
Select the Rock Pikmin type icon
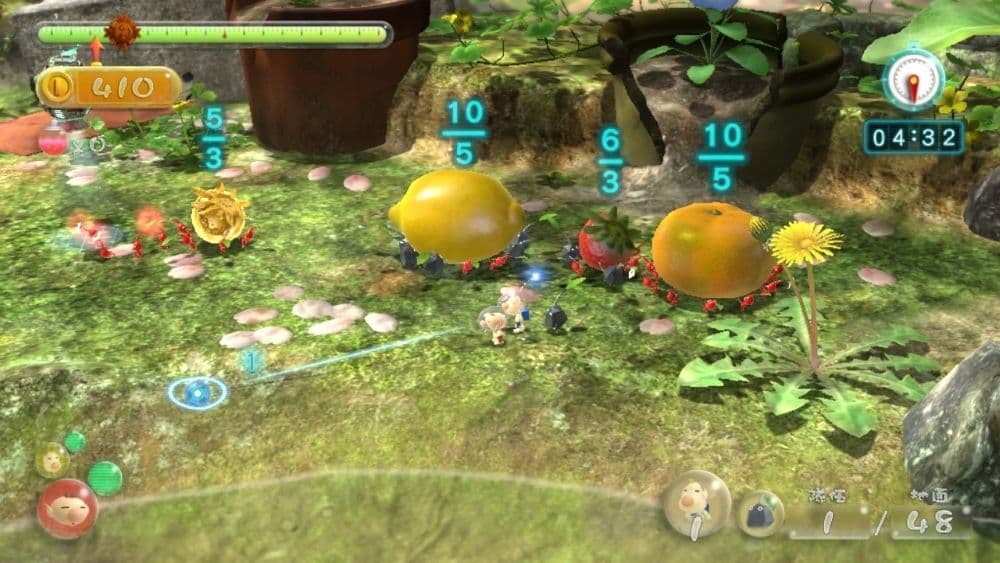click(760, 512)
